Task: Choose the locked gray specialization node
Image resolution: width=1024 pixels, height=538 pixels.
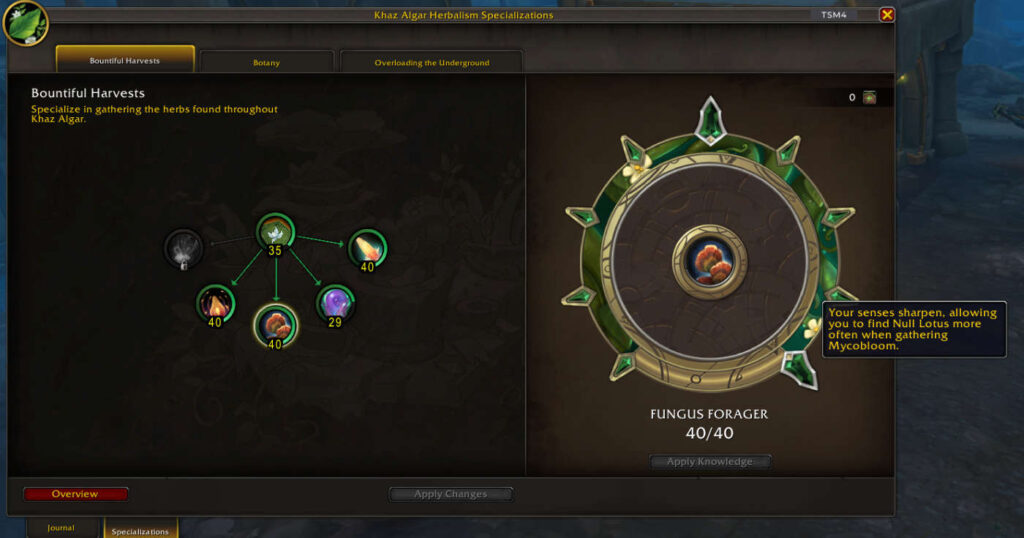Action: pyautogui.click(x=183, y=248)
